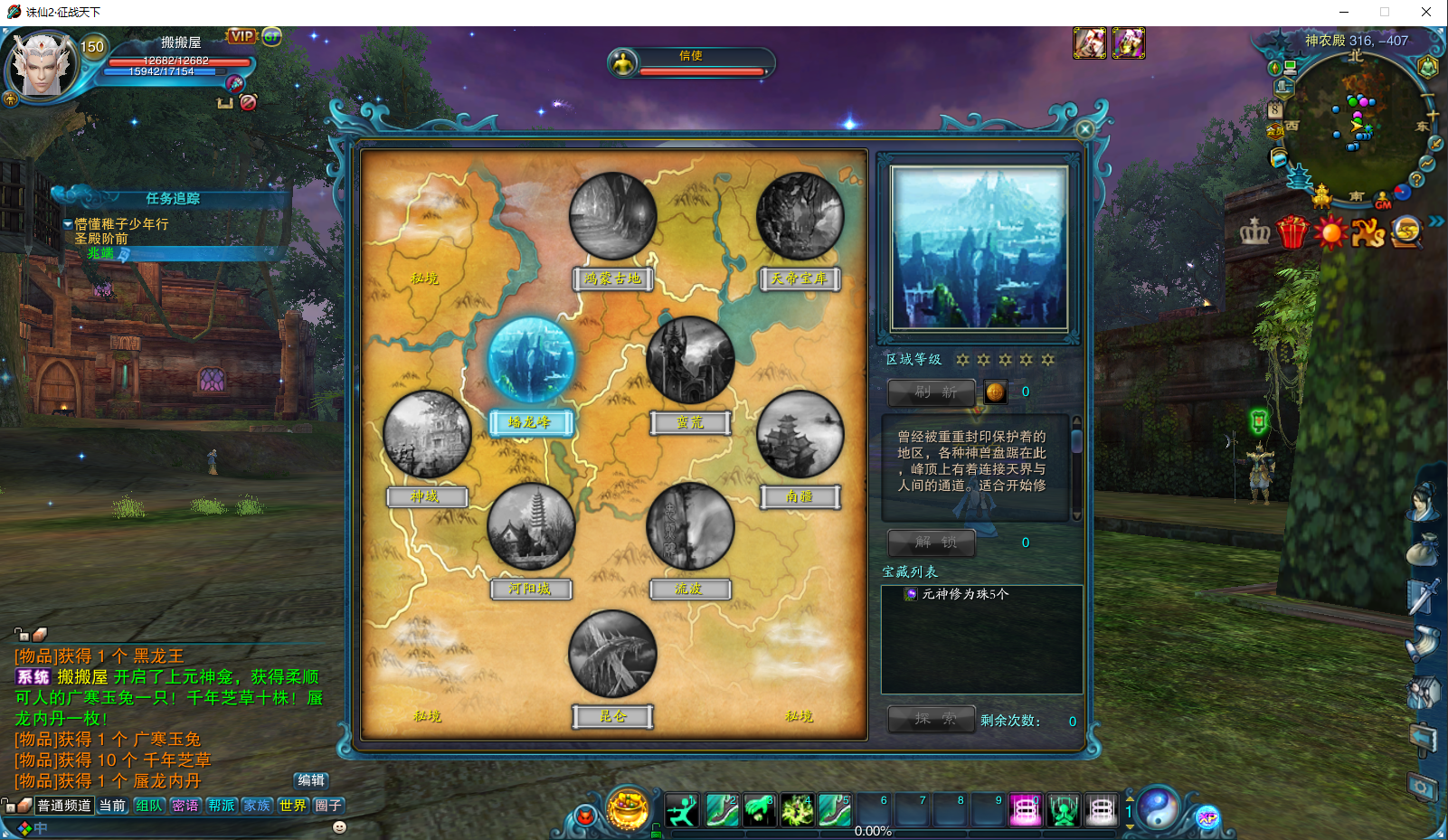The width and height of the screenshot is (1448, 840).
Task: Click the 解锁 unlock button
Action: [932, 543]
